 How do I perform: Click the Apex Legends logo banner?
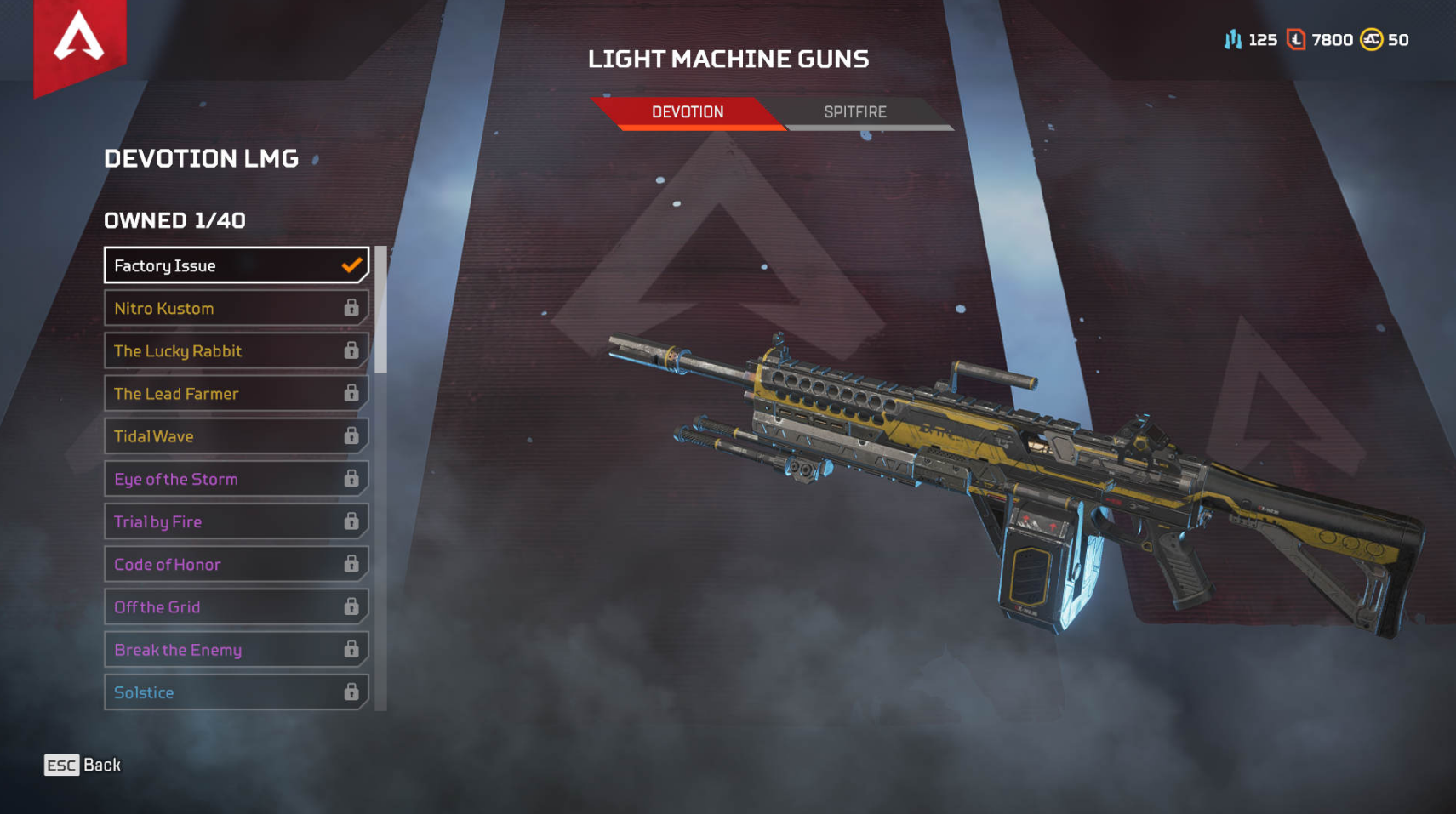(x=79, y=41)
